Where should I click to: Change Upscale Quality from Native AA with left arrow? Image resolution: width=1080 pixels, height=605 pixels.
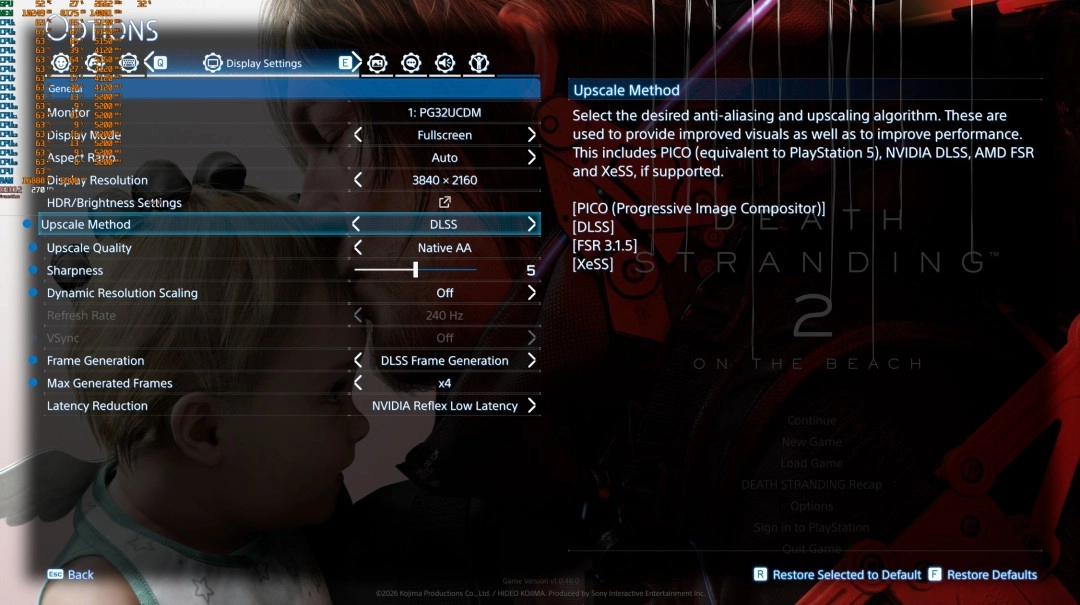click(x=358, y=248)
